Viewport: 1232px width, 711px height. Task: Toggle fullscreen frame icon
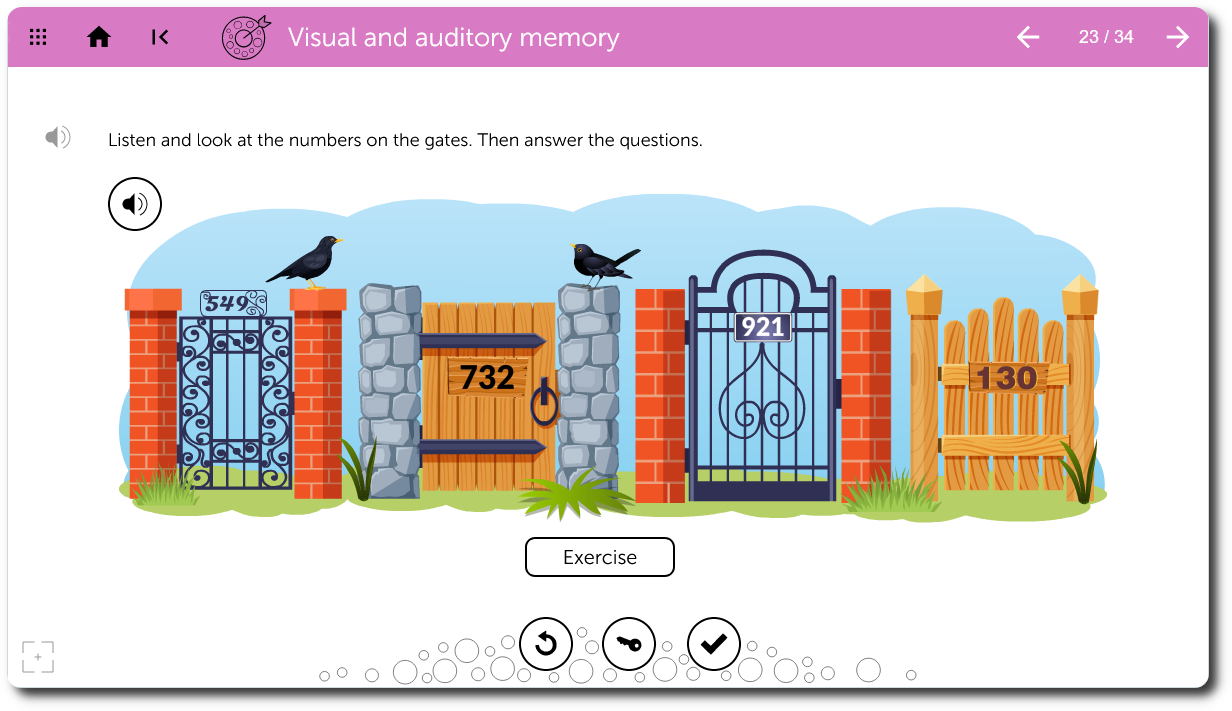(38, 657)
